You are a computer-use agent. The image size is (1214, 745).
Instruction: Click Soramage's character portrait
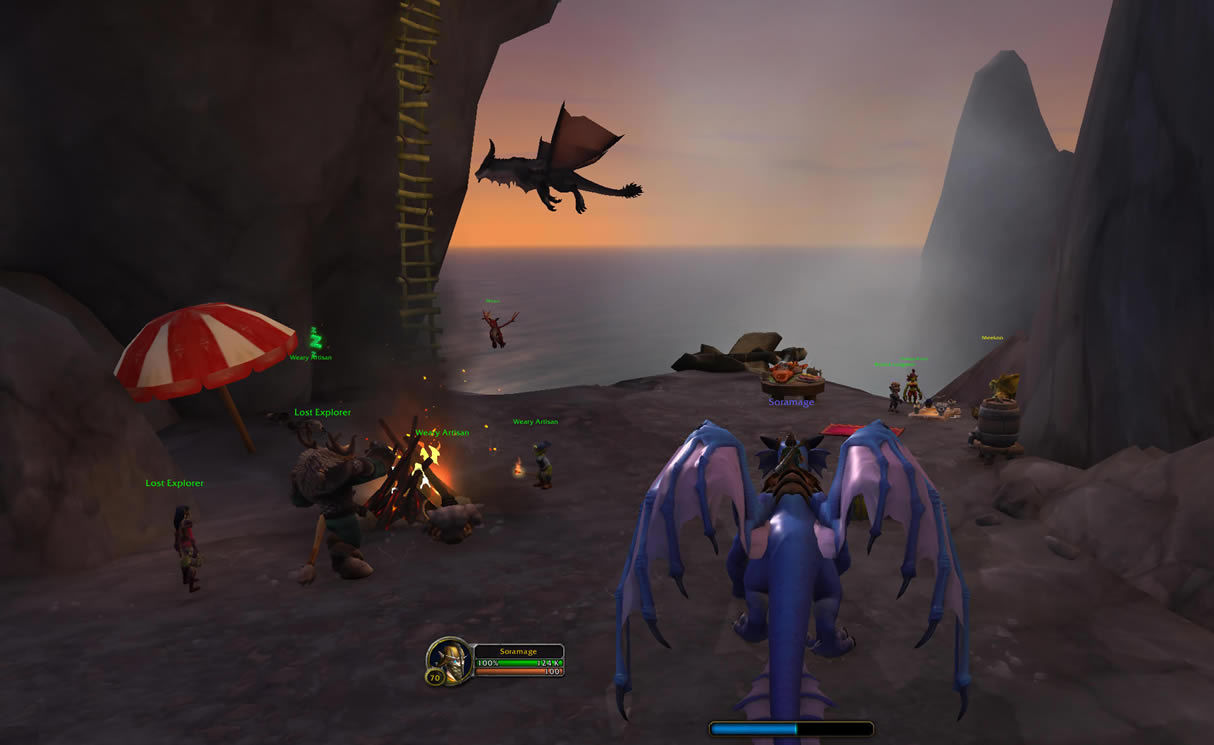coord(449,659)
